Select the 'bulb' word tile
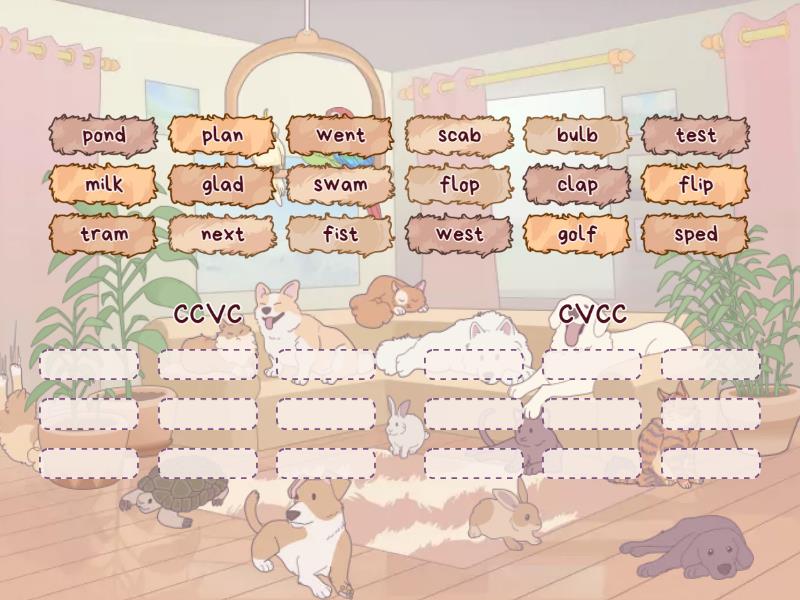Viewport: 800px width, 600px height. coord(577,135)
